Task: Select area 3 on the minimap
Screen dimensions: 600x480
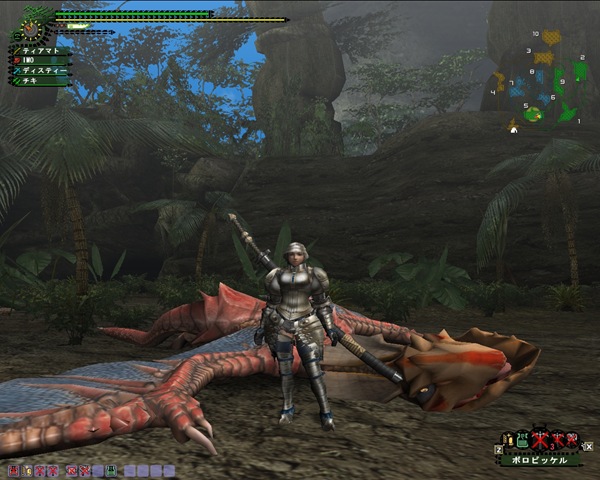Action: coord(542,58)
